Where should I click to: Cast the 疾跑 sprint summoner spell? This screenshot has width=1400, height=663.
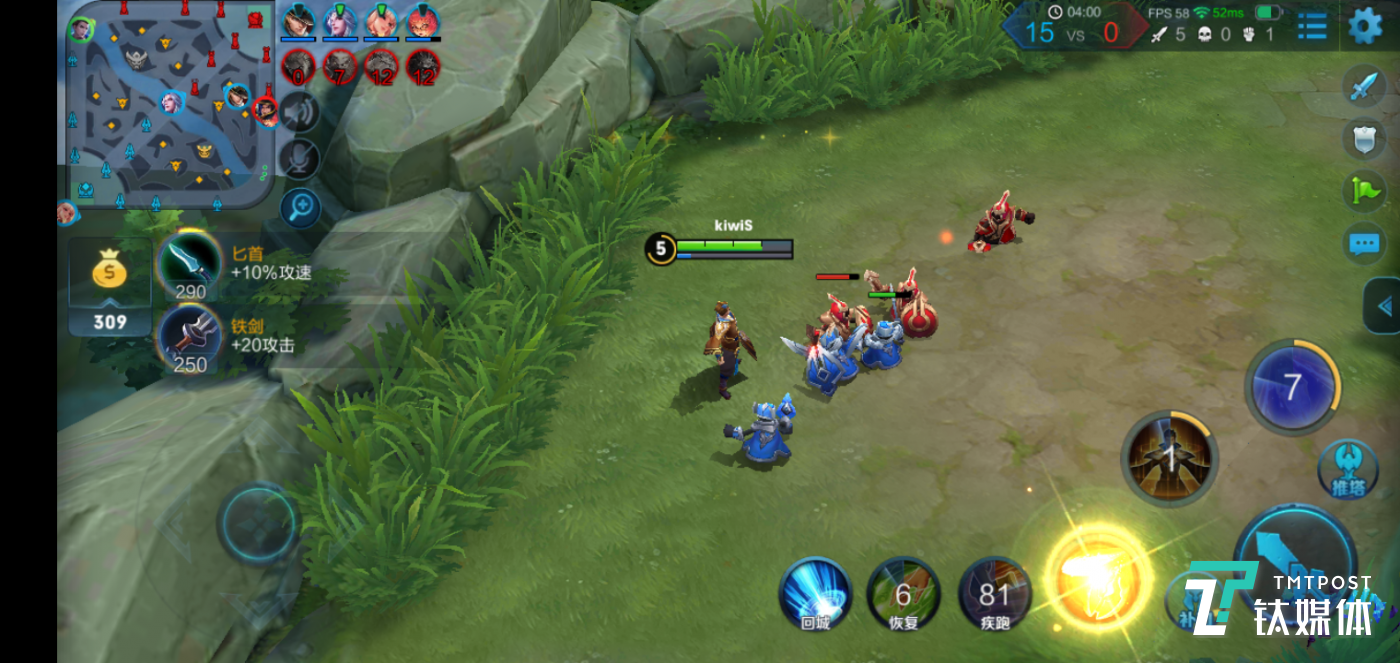click(994, 594)
